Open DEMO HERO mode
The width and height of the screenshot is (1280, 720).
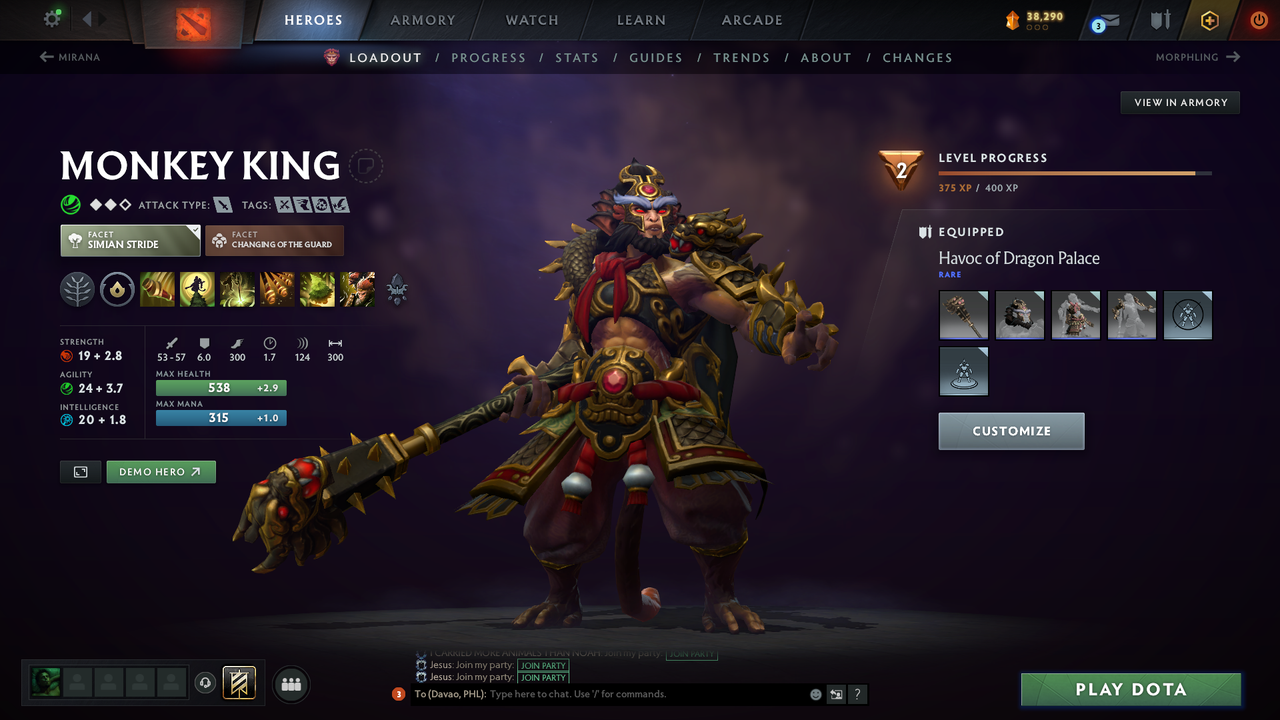(160, 471)
